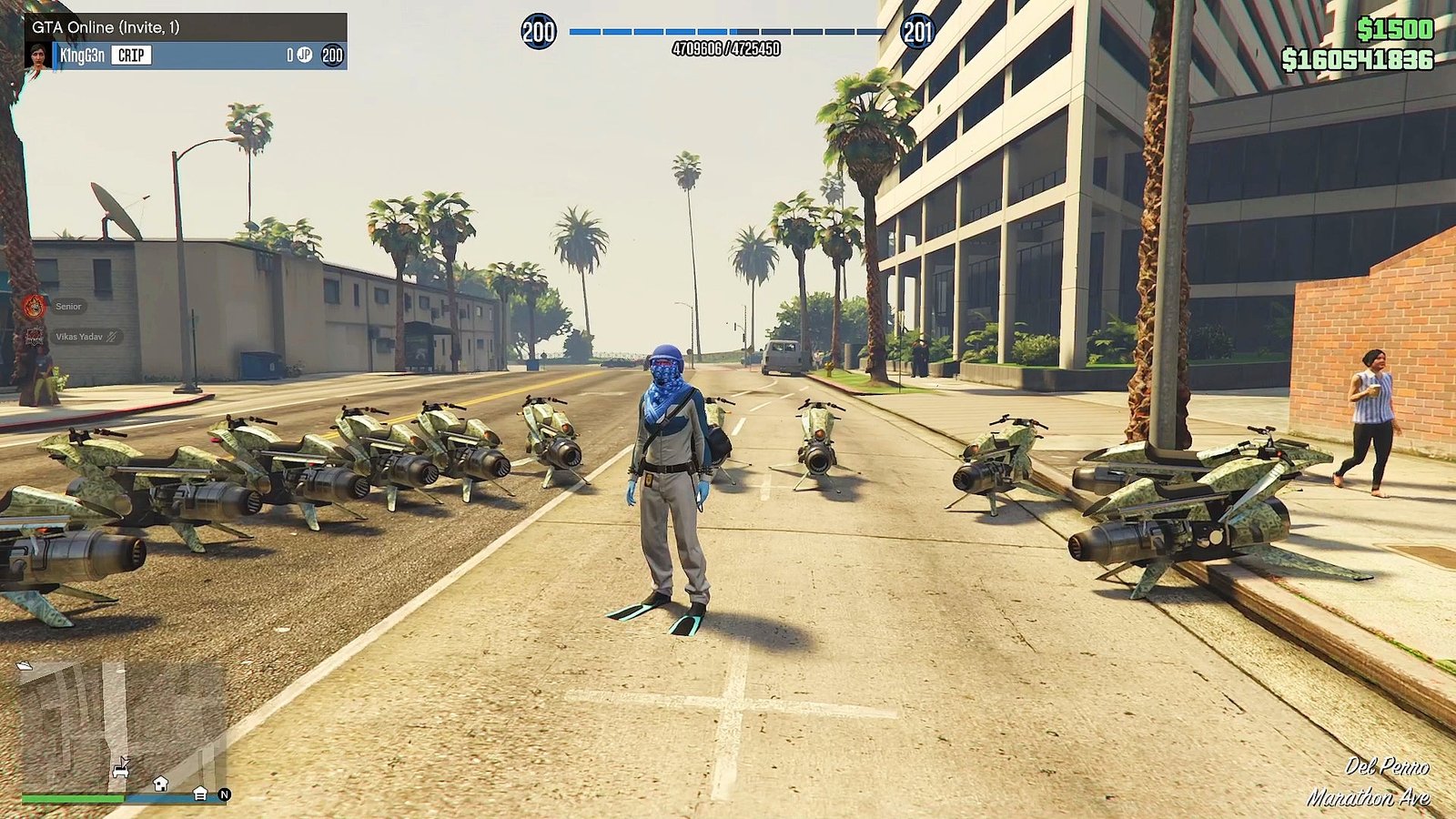Select Vikas Yadav in the voice overlay

point(79,337)
